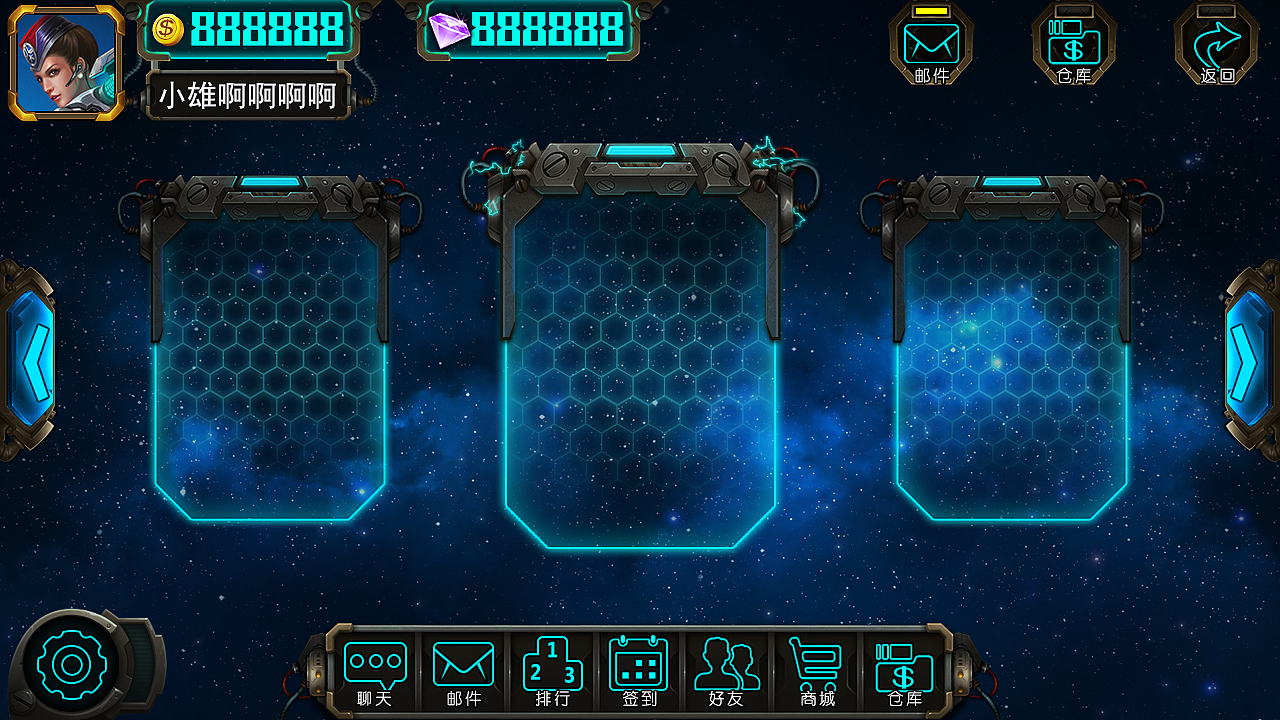1280x720 pixels.
Task: Click the 小雄啊啊啊啊 player name plate
Action: click(x=248, y=96)
